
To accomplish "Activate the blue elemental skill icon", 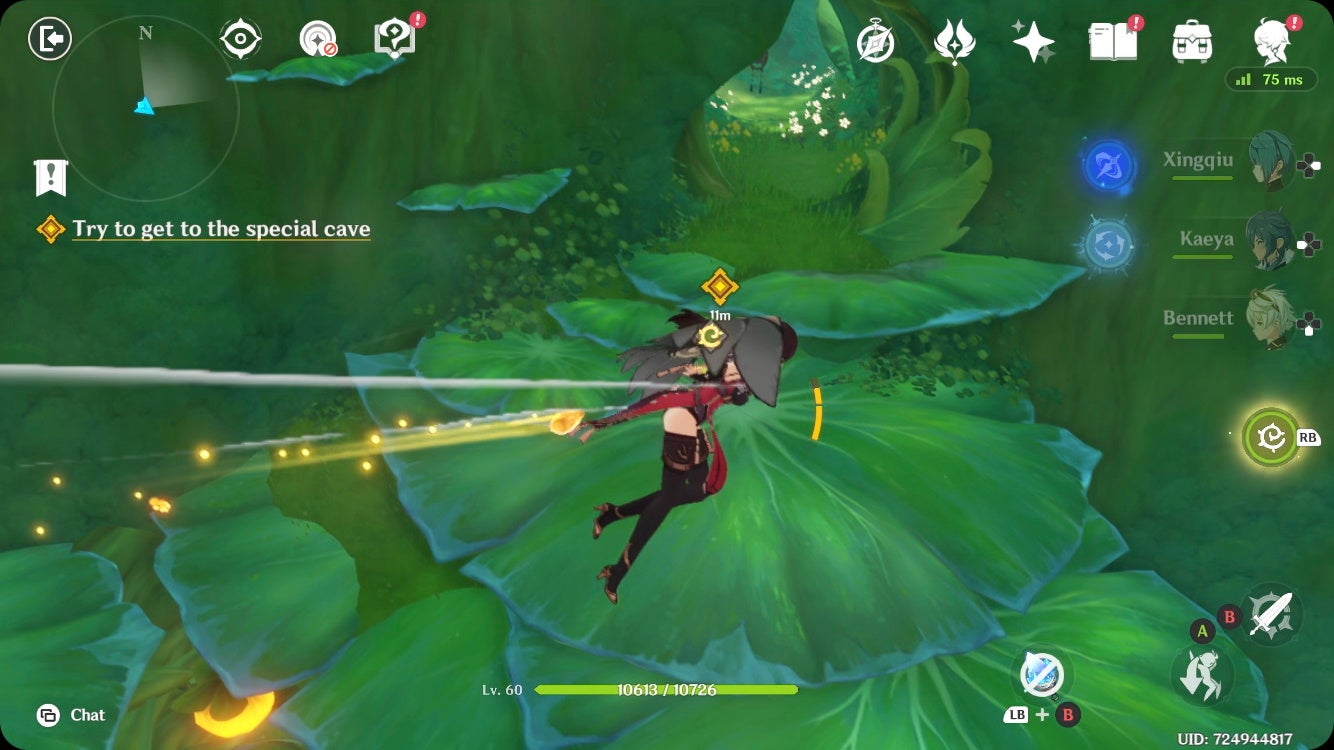I will pos(1110,168).
